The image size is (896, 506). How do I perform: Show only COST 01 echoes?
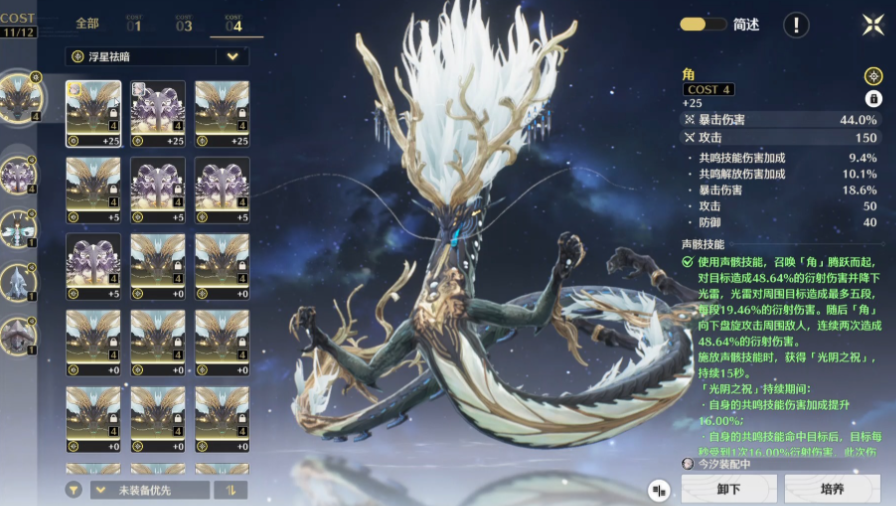[134, 23]
